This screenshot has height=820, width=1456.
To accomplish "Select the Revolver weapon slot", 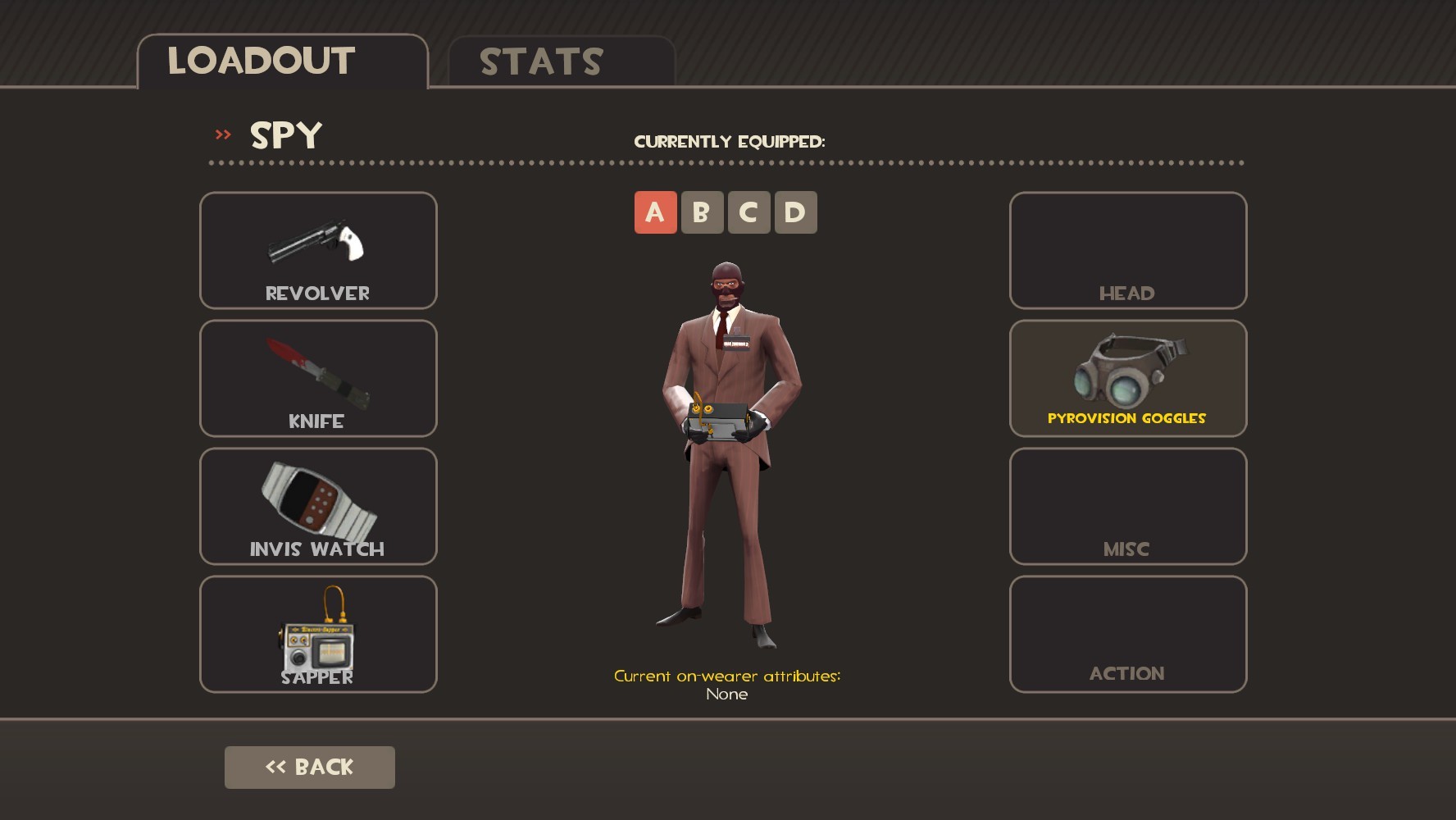I will [x=317, y=250].
